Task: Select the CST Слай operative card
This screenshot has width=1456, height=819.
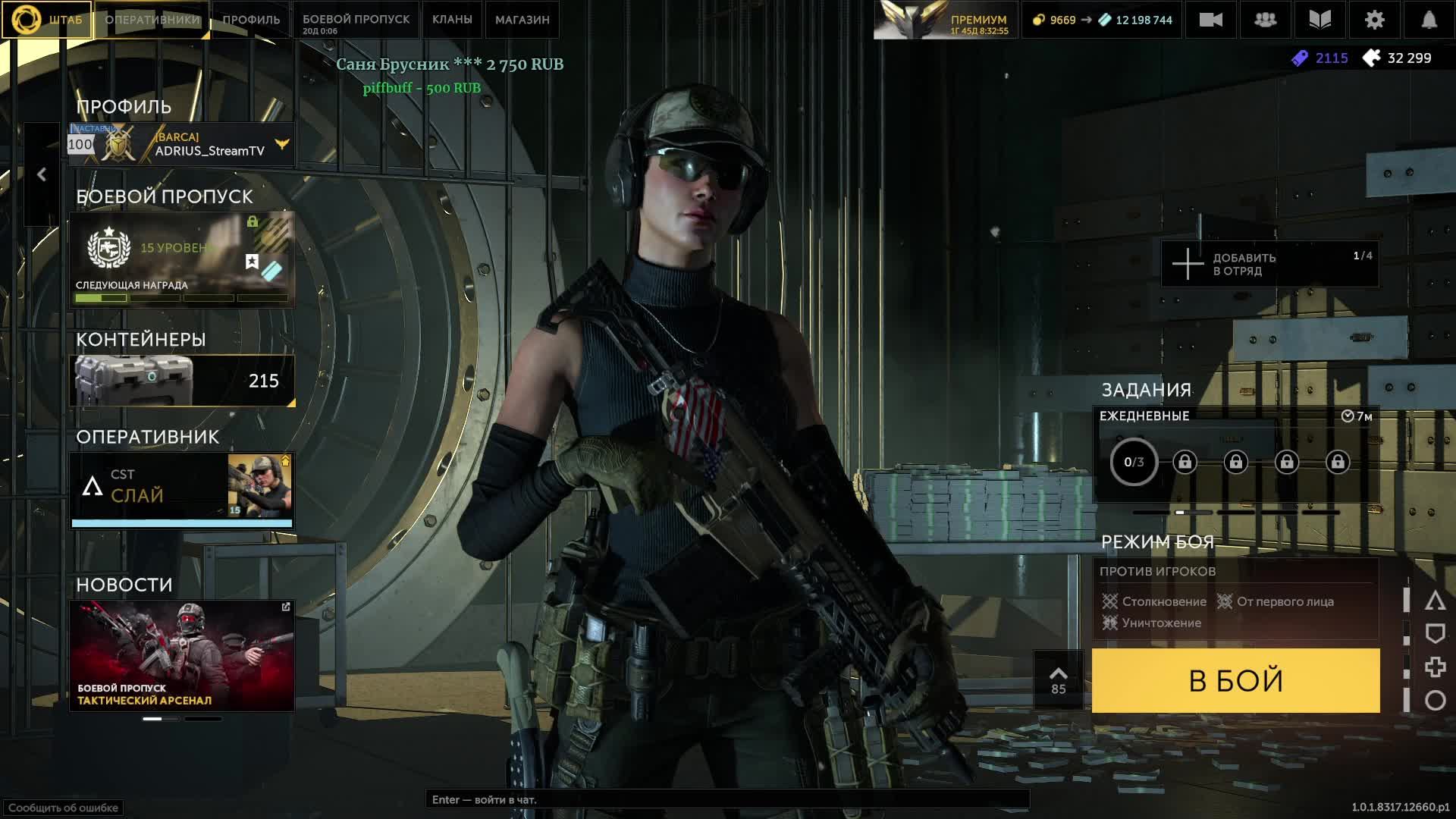Action: tap(182, 489)
